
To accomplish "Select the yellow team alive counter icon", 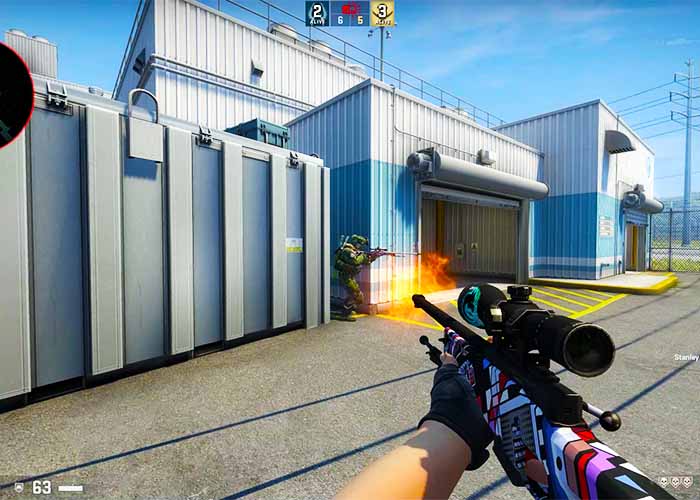I will (x=382, y=13).
